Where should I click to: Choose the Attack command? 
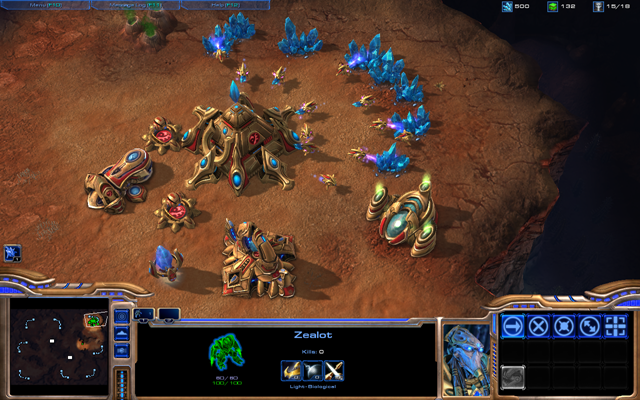pyautogui.click(x=616, y=326)
